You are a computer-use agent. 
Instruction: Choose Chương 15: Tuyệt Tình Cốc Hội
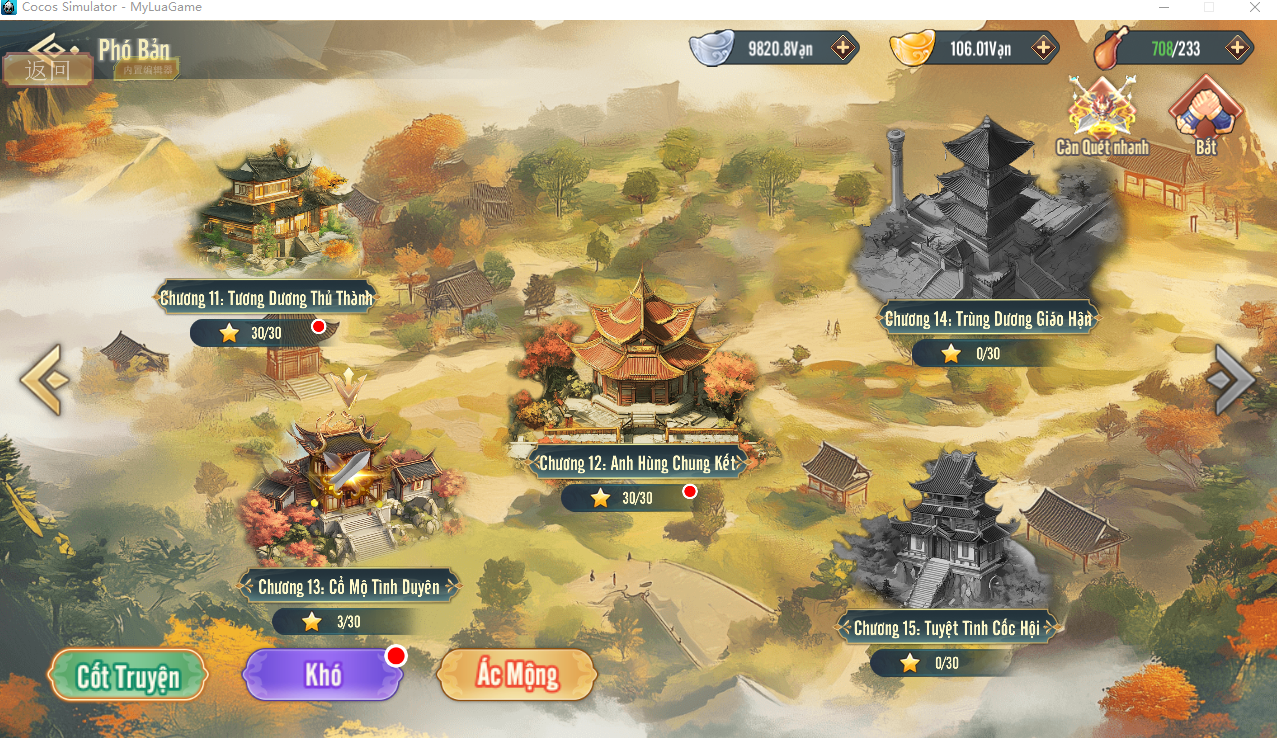tap(946, 628)
